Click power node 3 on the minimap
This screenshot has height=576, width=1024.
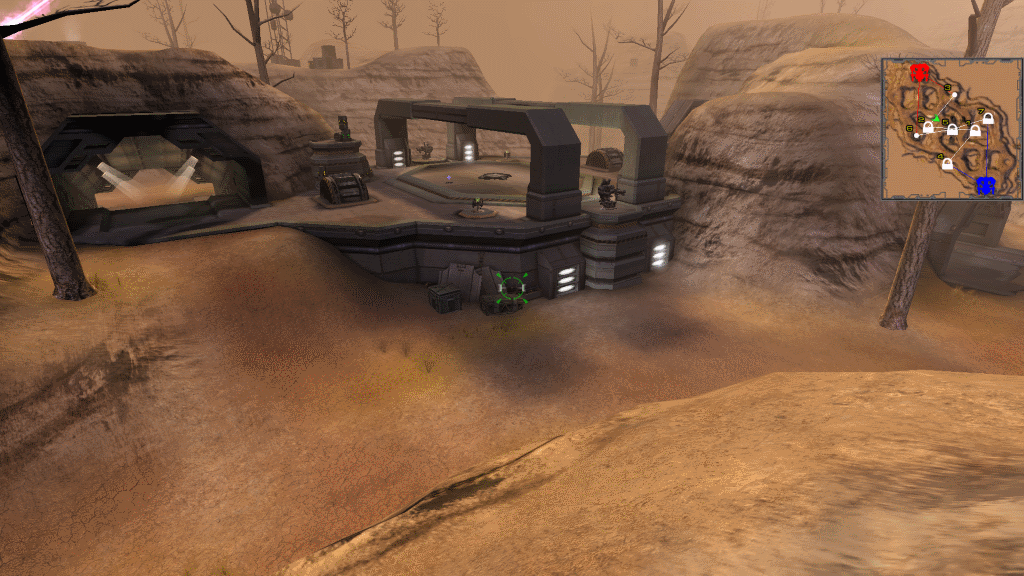coord(955,95)
